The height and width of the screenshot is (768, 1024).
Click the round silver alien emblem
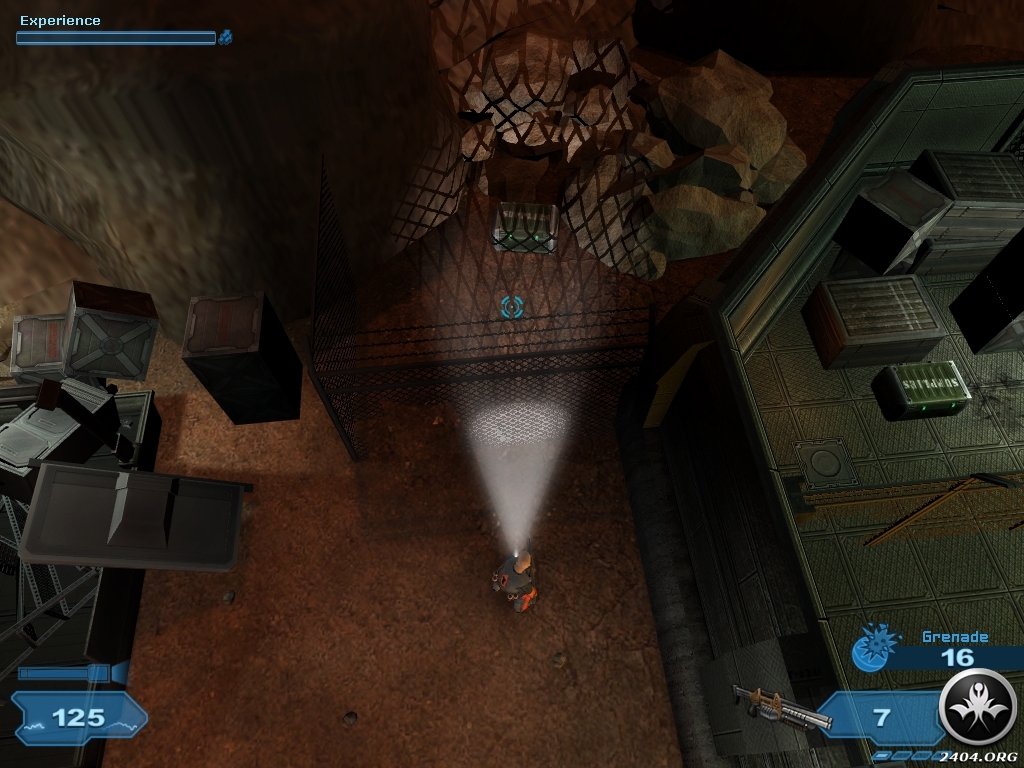pyautogui.click(x=977, y=708)
